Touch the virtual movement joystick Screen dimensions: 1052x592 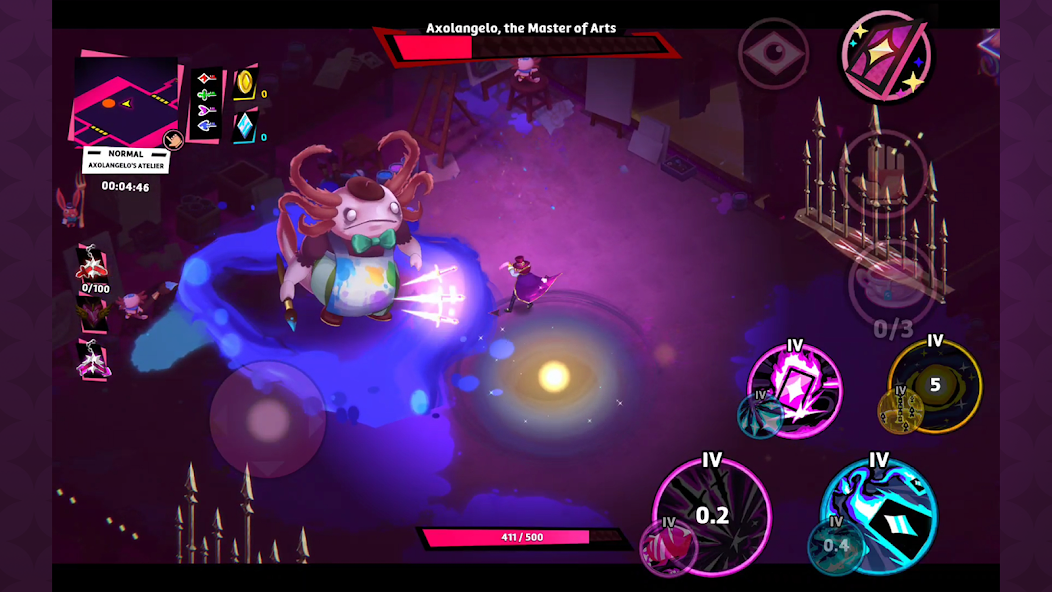(267, 418)
